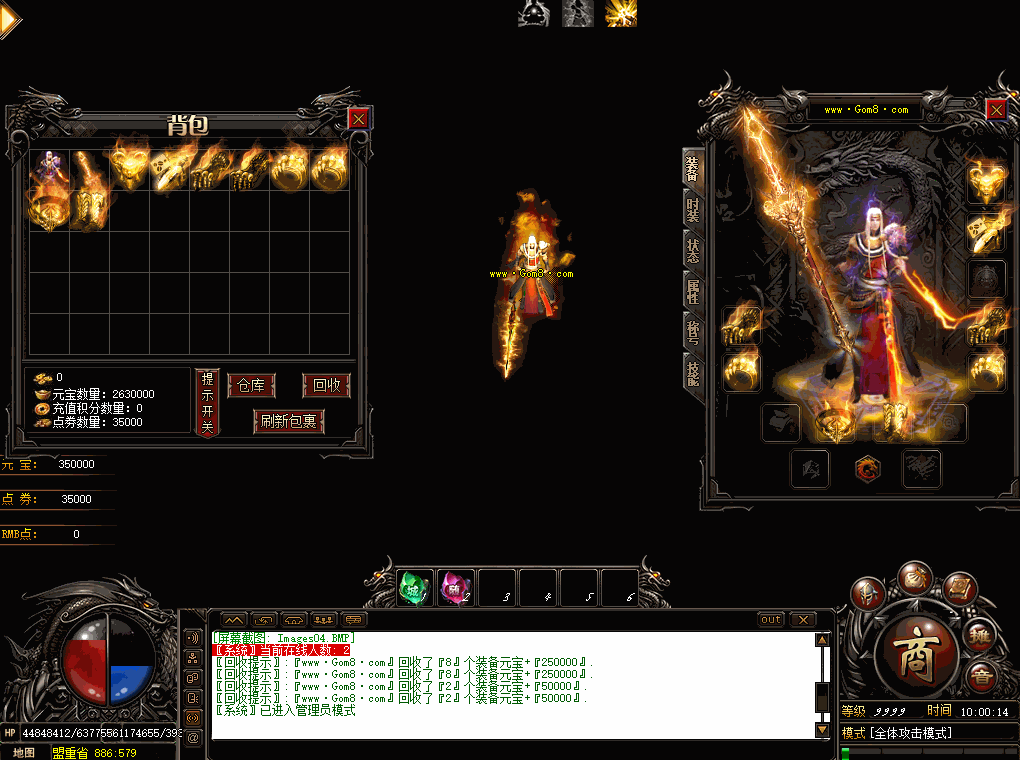The width and height of the screenshot is (1020, 760).
Task: Switch to the 称号 title tab
Action: click(693, 332)
